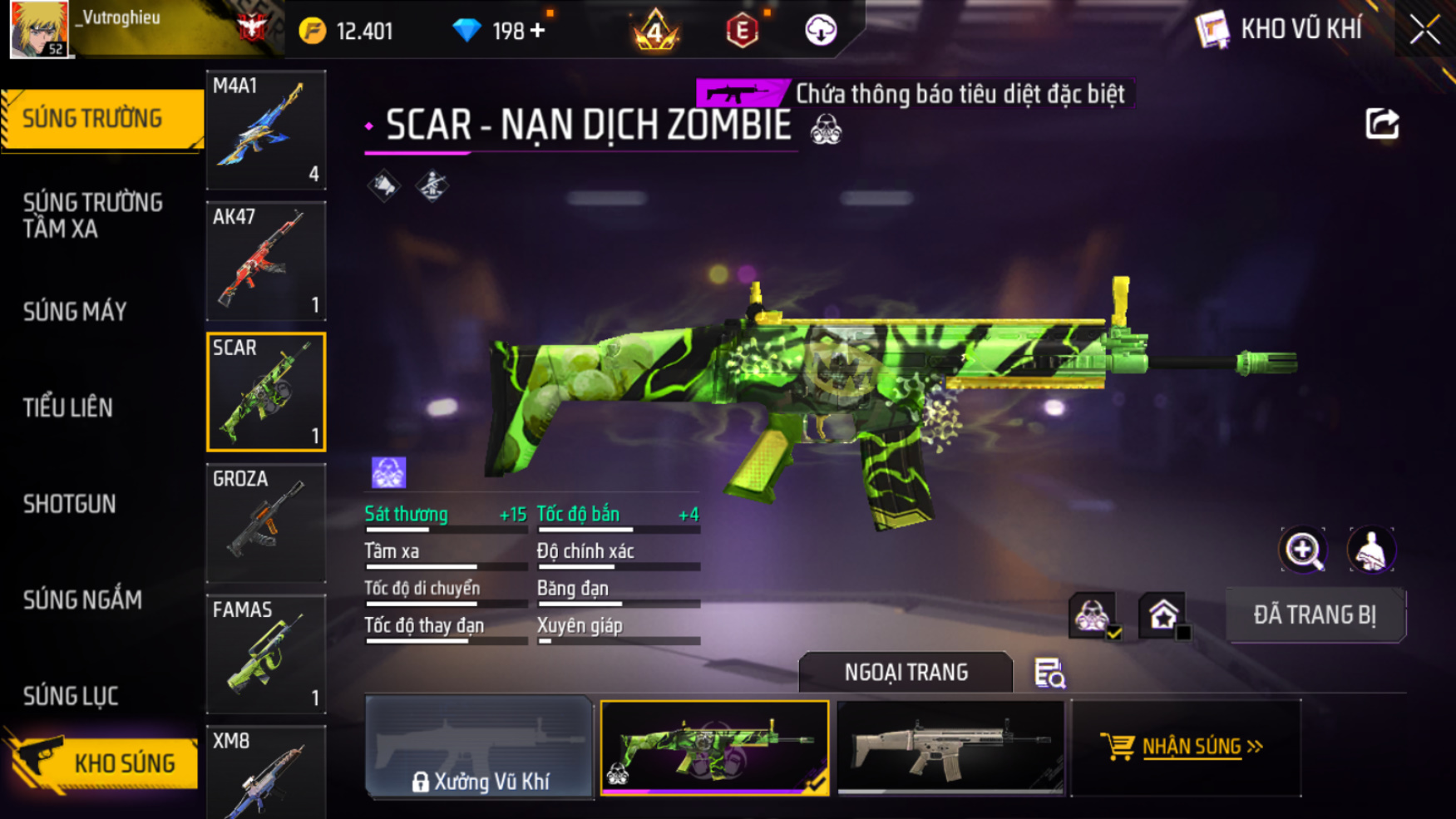Image resolution: width=1456 pixels, height=819 pixels.
Task: Switch to Súng Ngắm category
Action: [82, 599]
